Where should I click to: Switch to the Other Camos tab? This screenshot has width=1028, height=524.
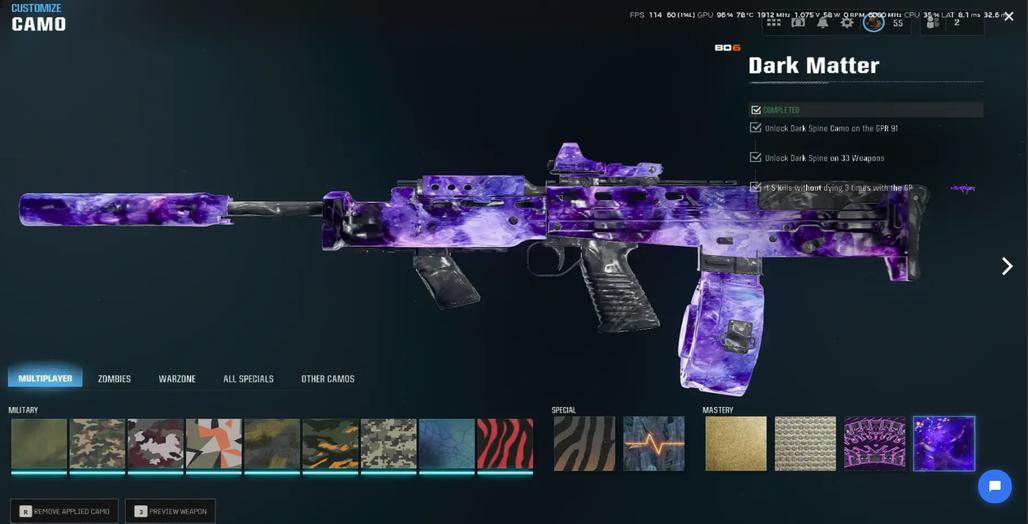coord(328,379)
